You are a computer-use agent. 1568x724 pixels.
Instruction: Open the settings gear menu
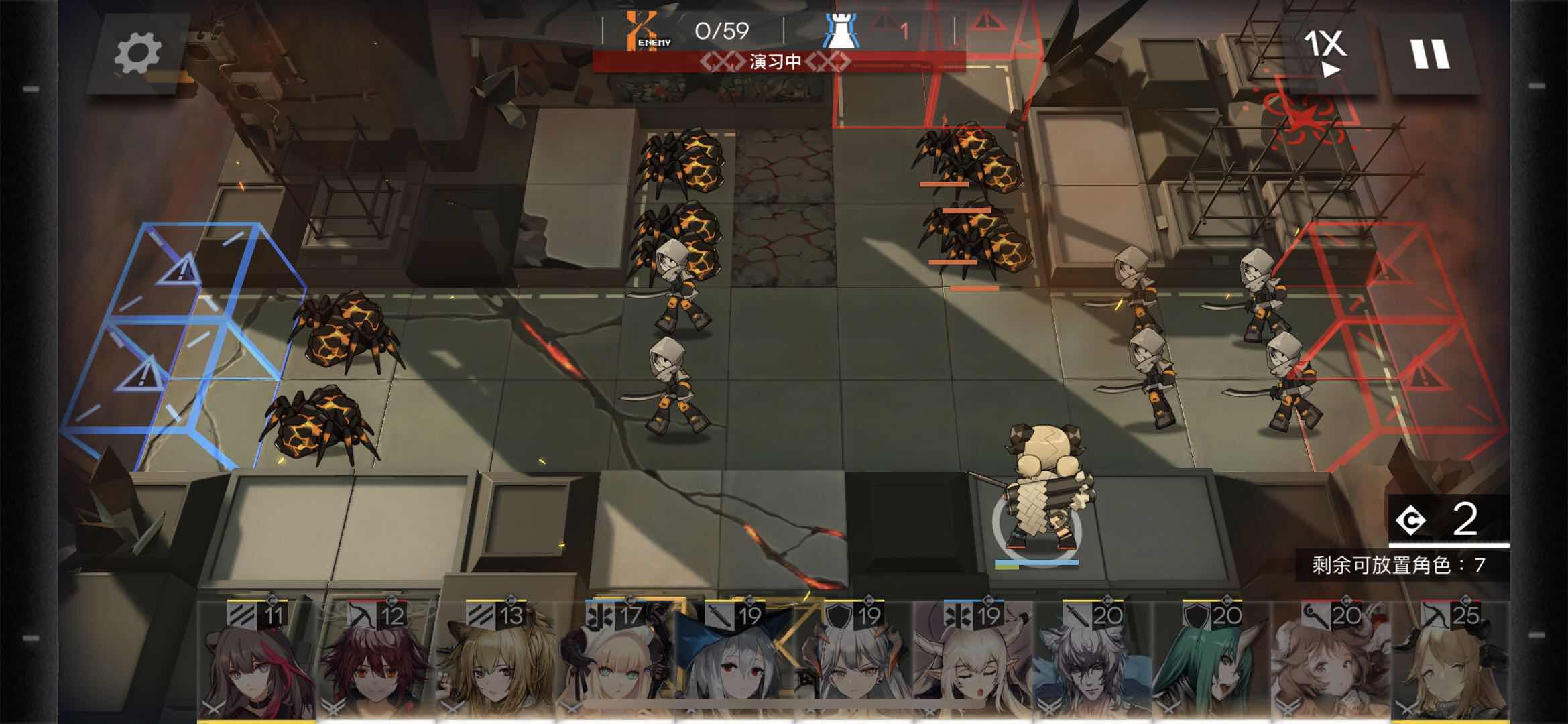pyautogui.click(x=137, y=54)
